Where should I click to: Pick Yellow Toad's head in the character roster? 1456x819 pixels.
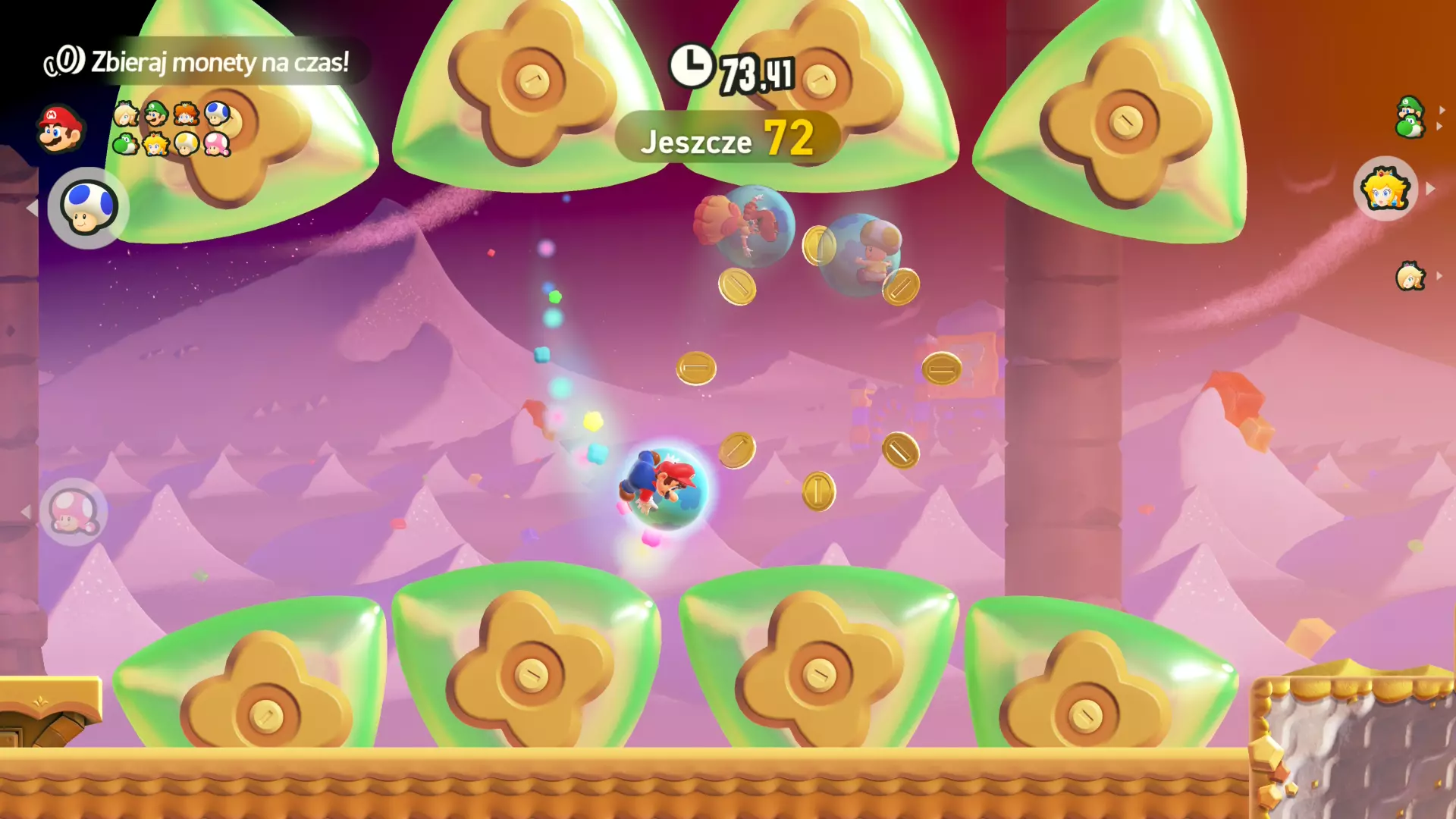186,143
